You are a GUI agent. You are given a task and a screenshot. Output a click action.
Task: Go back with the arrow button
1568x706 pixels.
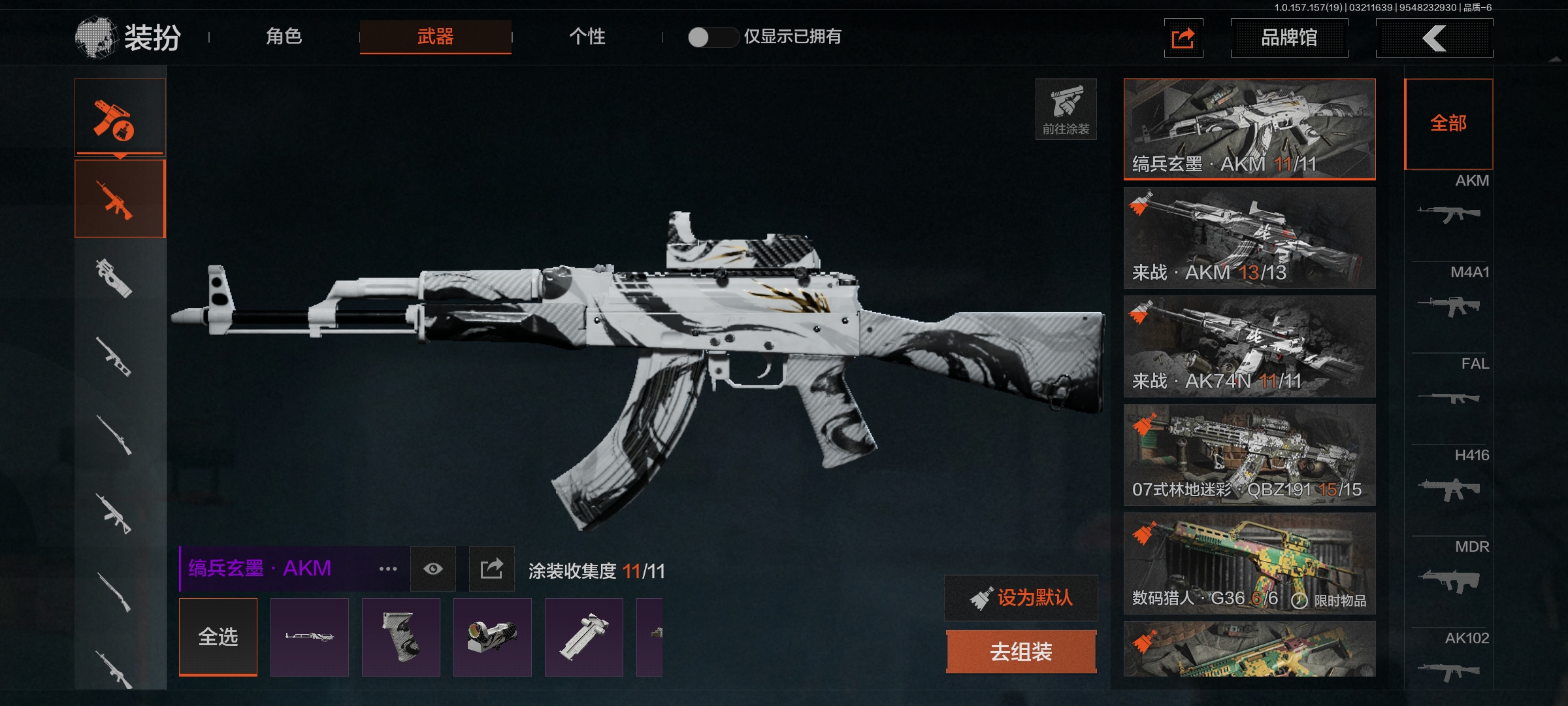[1433, 38]
